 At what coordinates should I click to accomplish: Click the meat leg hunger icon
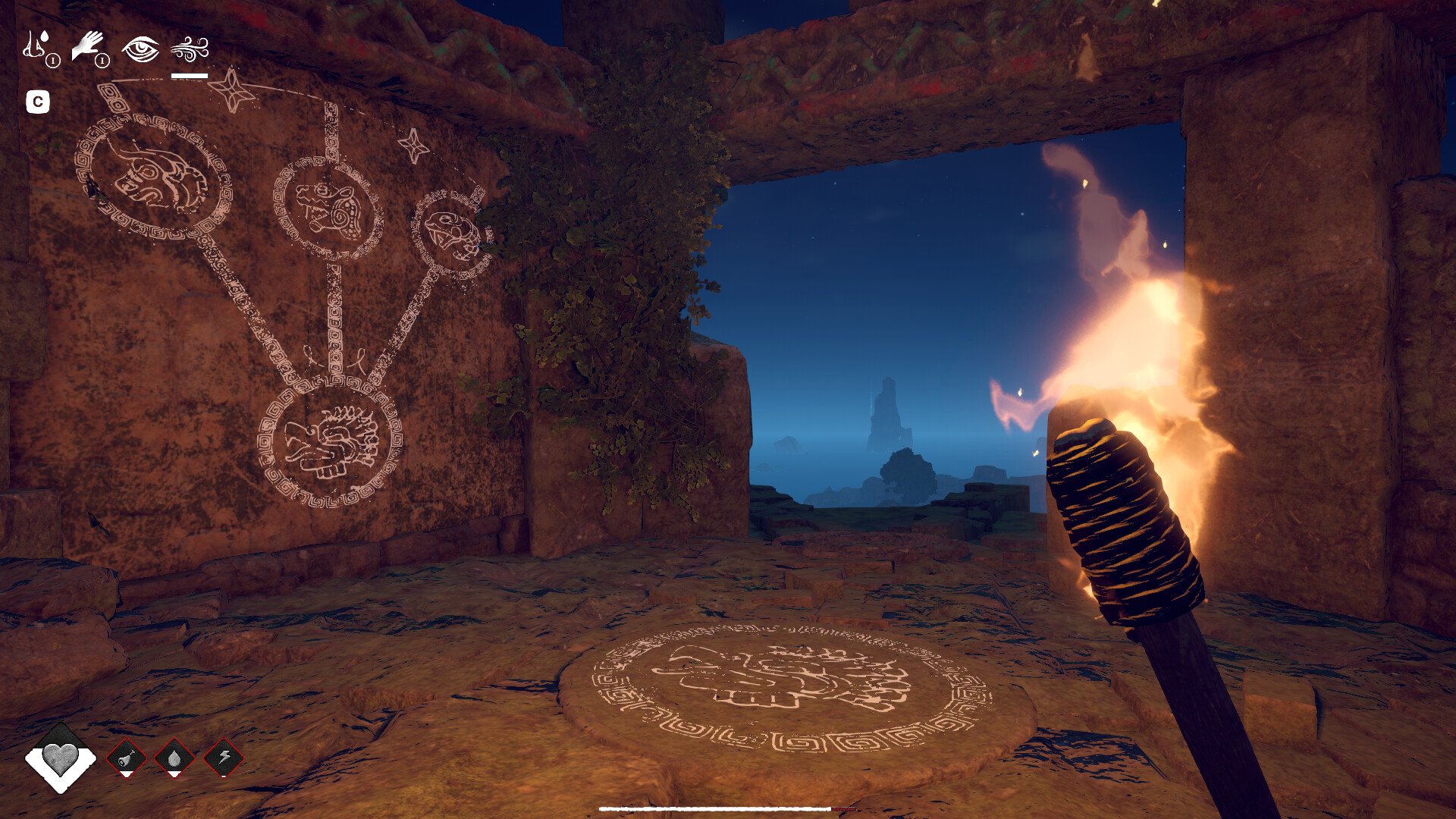tap(126, 757)
